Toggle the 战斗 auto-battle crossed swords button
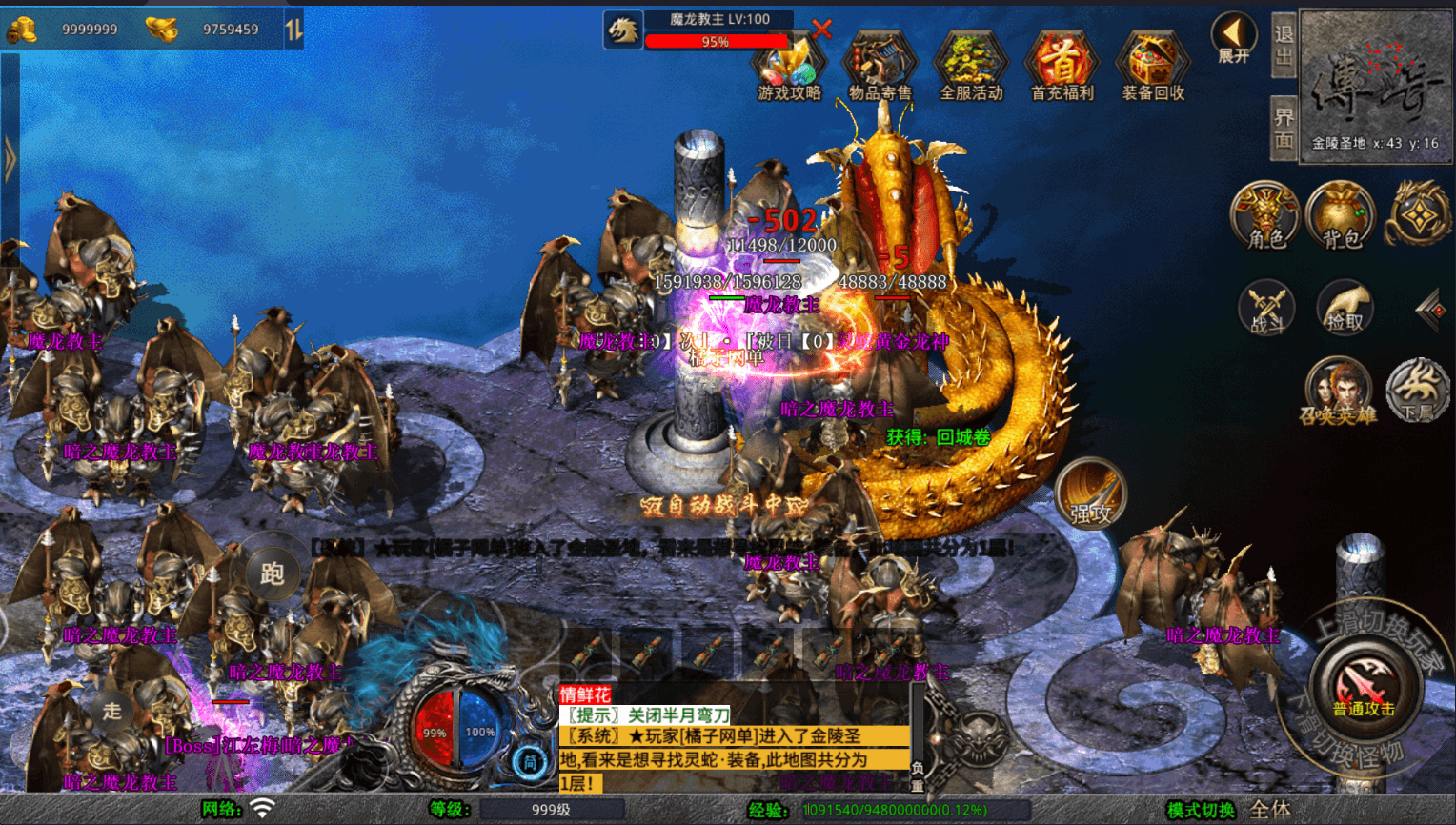1456x825 pixels. click(1266, 309)
